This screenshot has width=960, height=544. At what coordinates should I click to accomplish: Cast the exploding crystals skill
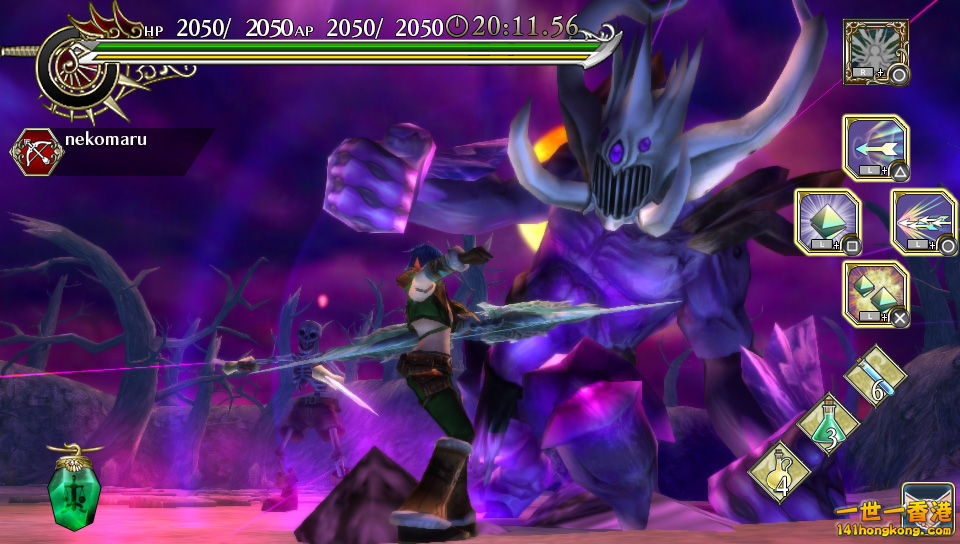click(875, 294)
